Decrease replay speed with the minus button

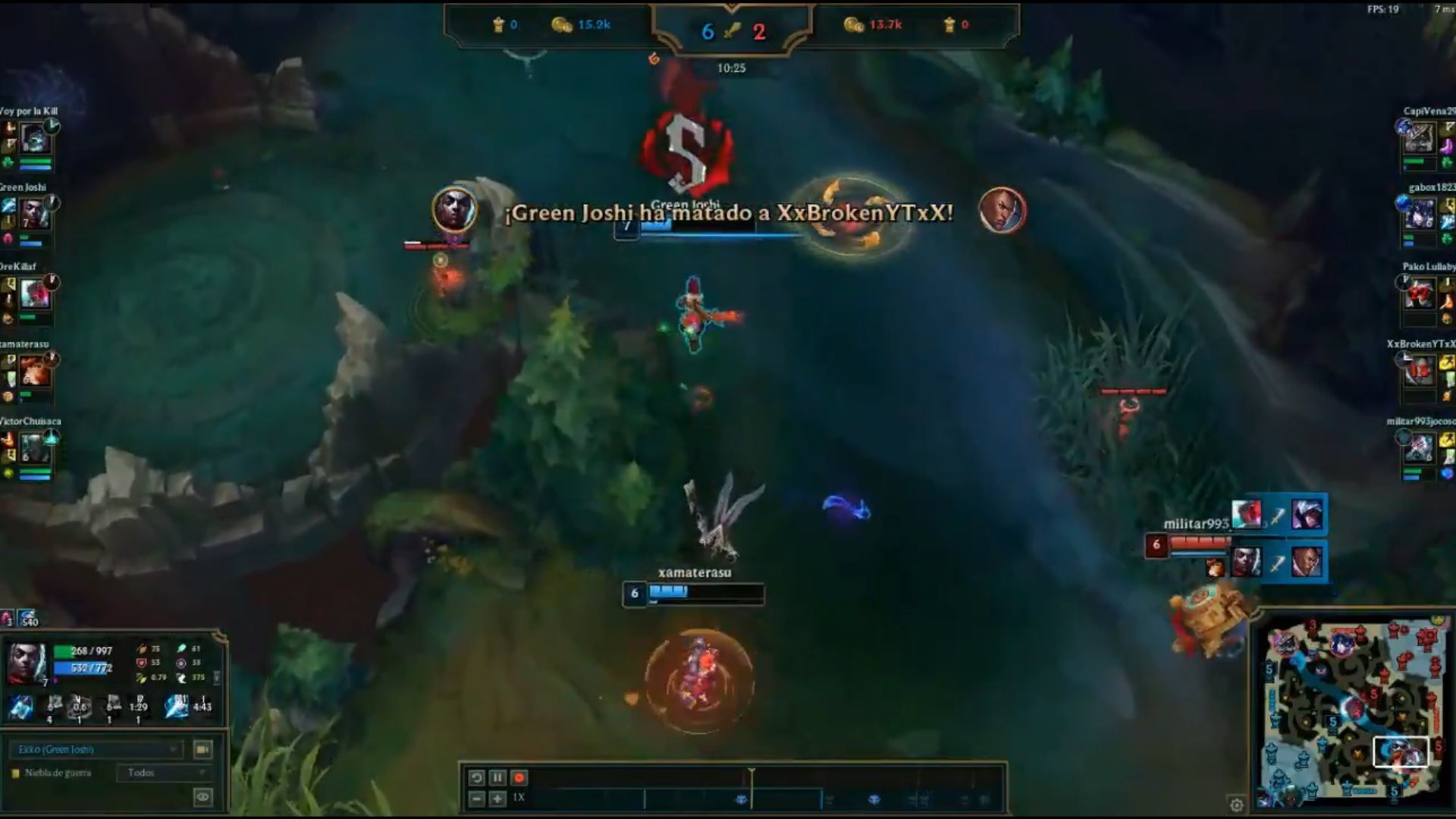tap(476, 799)
